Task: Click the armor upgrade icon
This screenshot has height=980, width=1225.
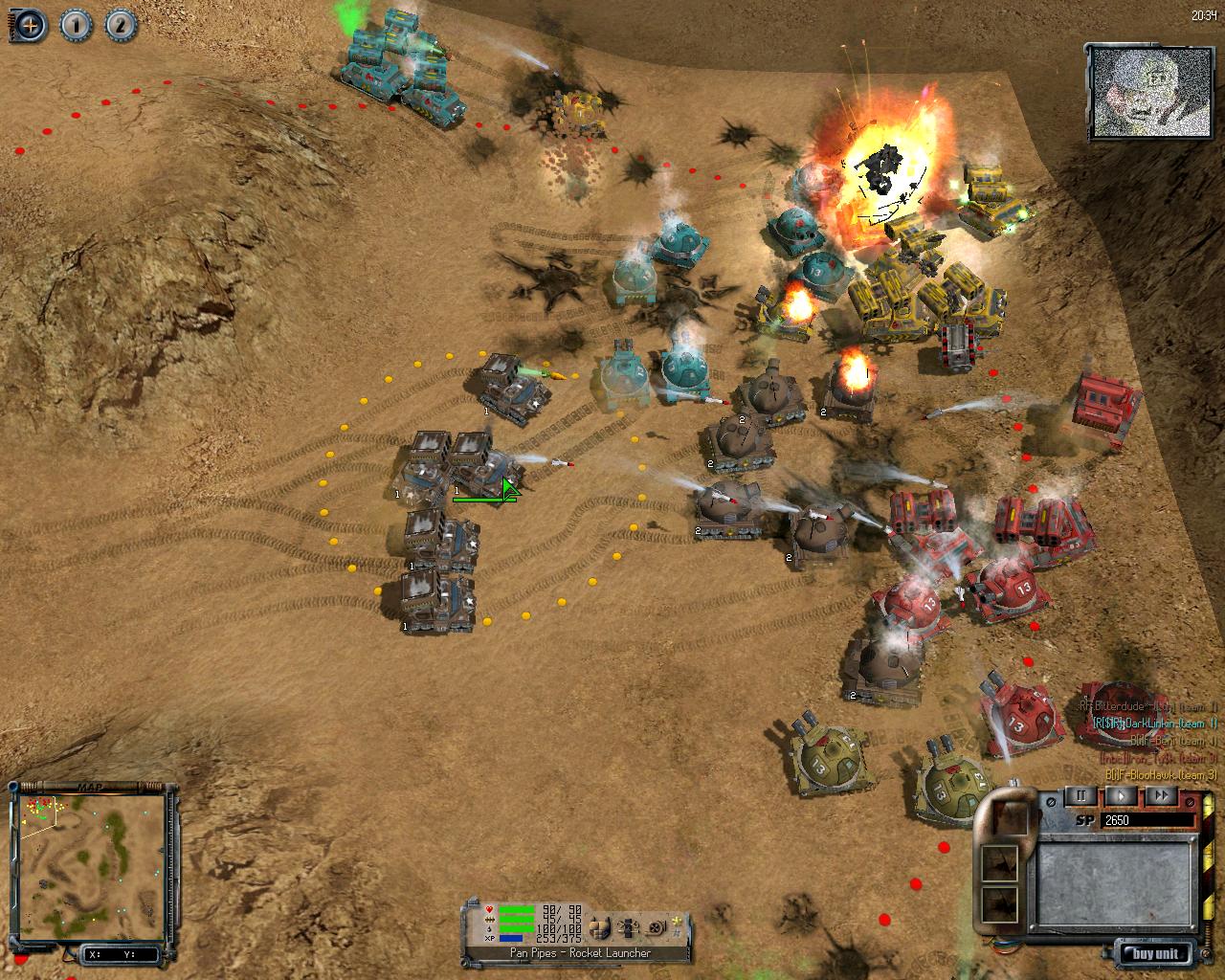Action: [600, 926]
